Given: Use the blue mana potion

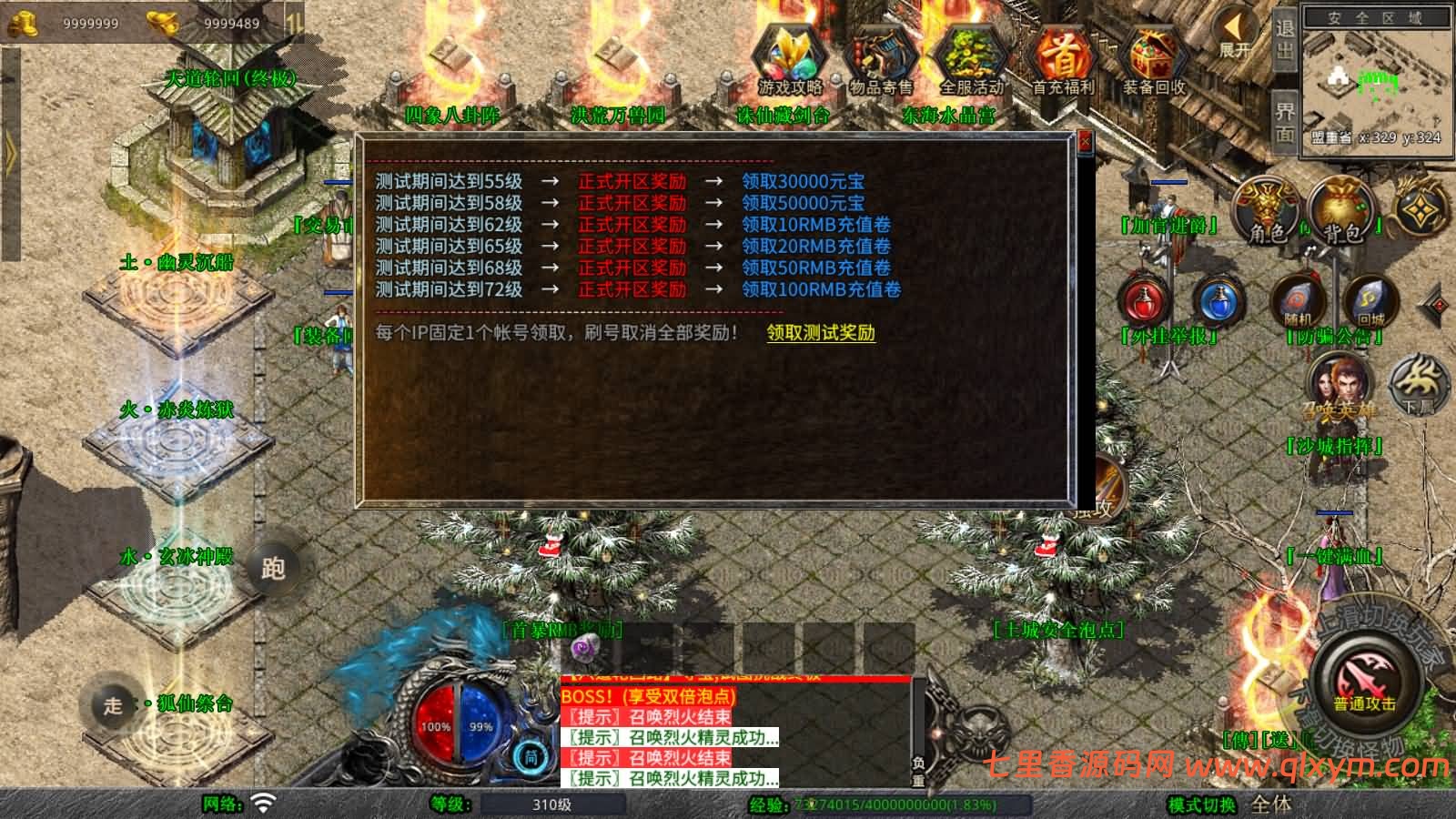Looking at the screenshot, I should [x=1219, y=300].
